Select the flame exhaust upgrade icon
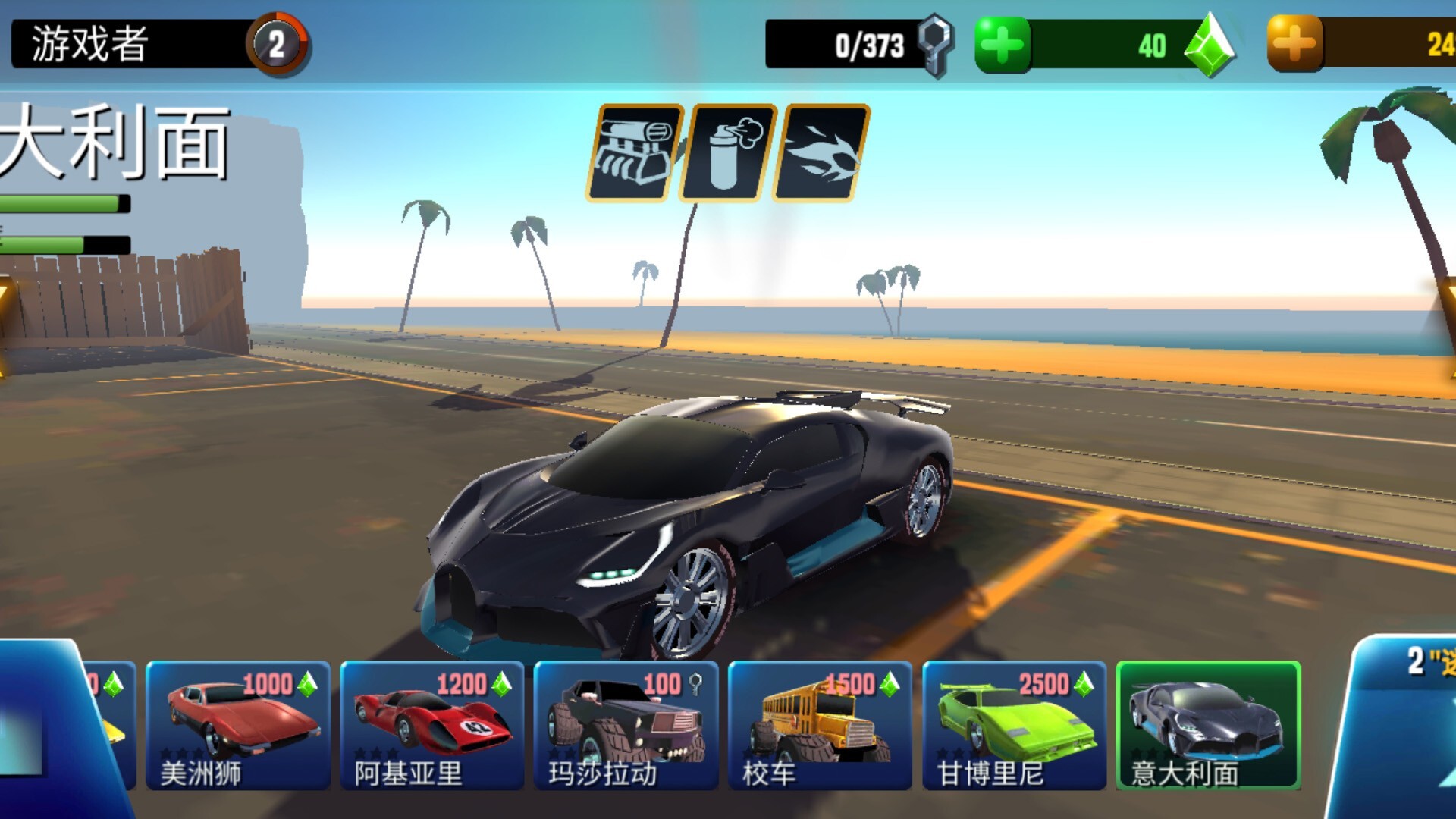 coord(815,149)
